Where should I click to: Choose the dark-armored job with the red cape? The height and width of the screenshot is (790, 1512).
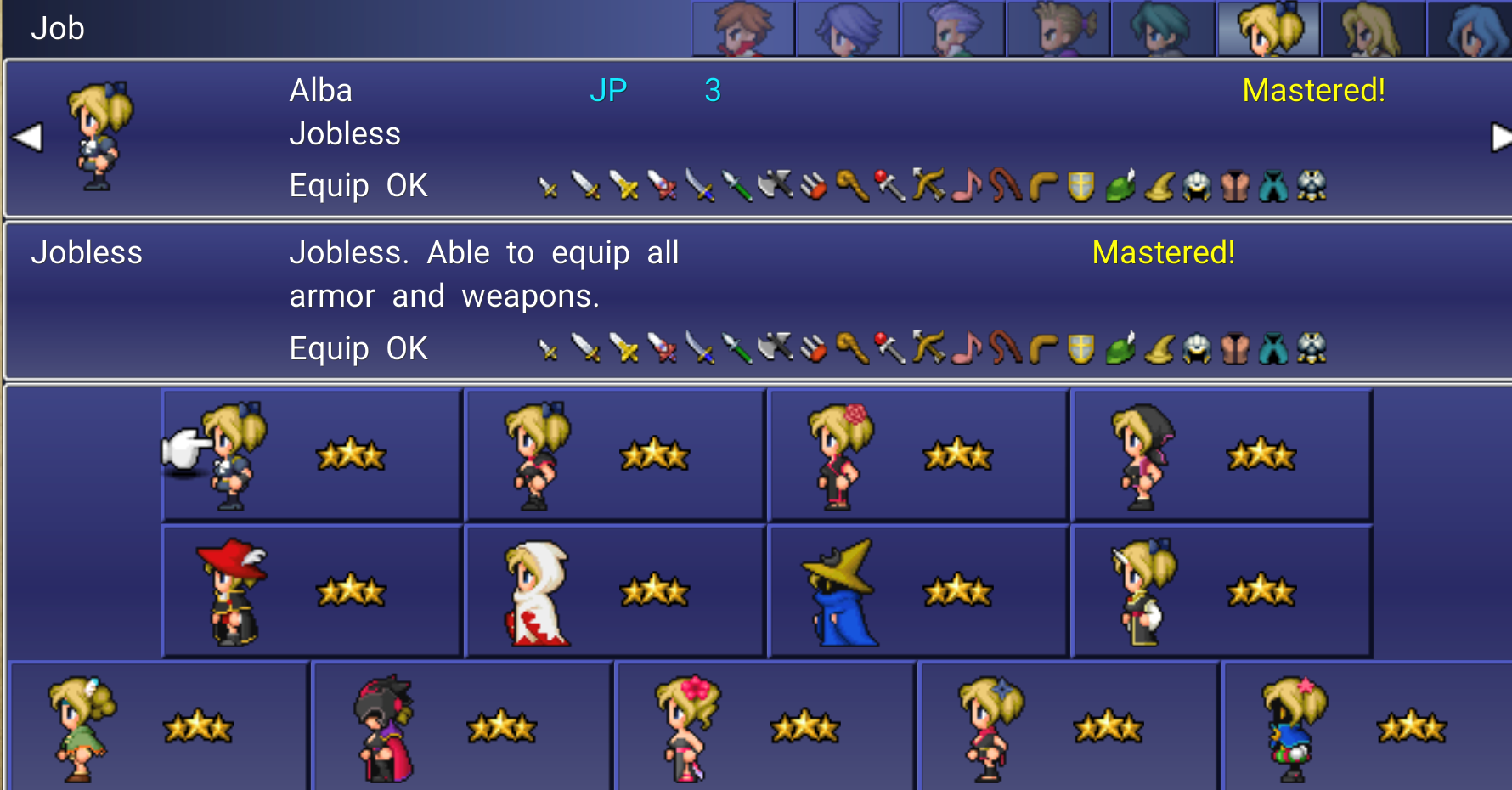463,727
